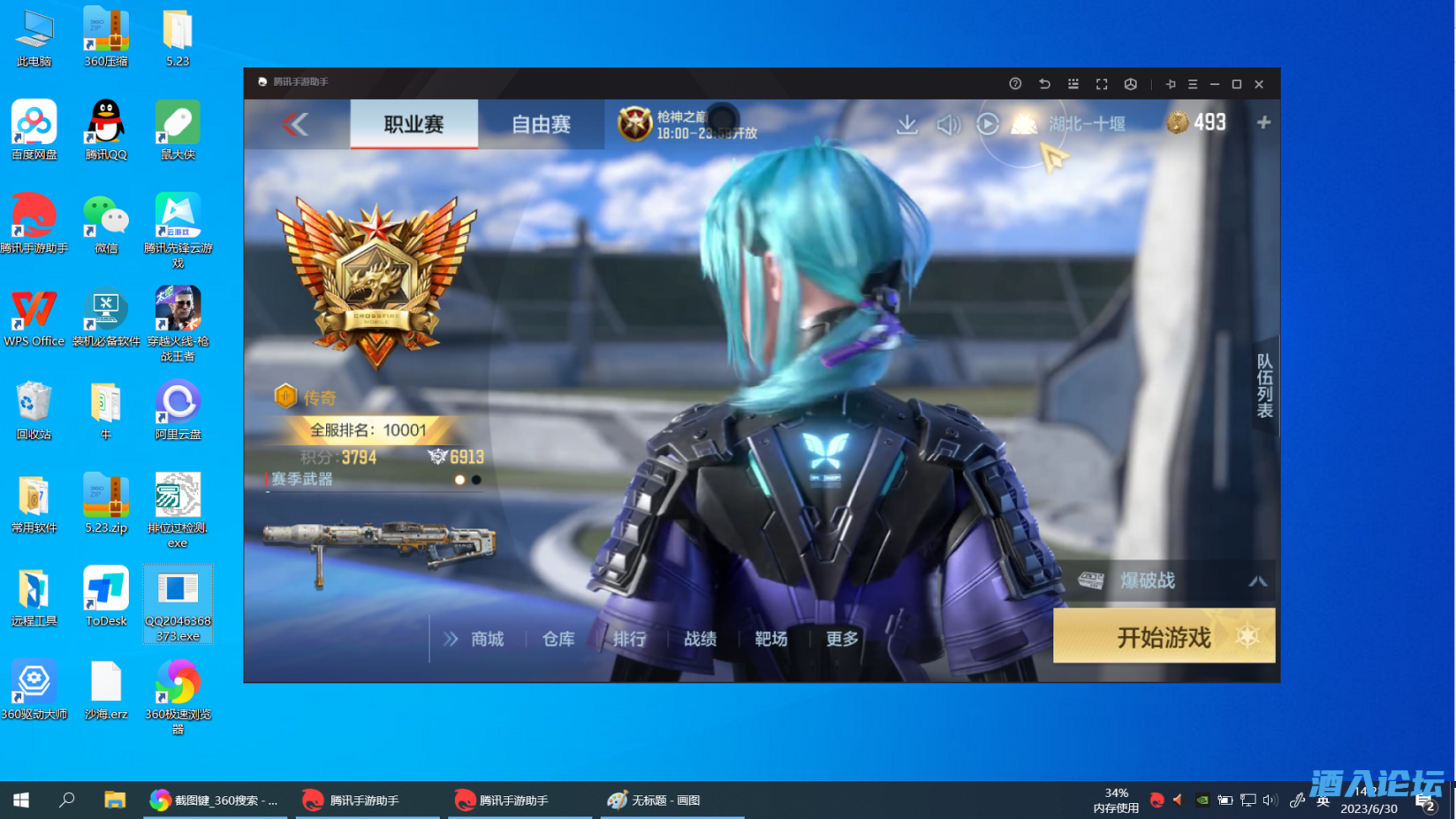Open the 仓库 warehouse

point(558,640)
